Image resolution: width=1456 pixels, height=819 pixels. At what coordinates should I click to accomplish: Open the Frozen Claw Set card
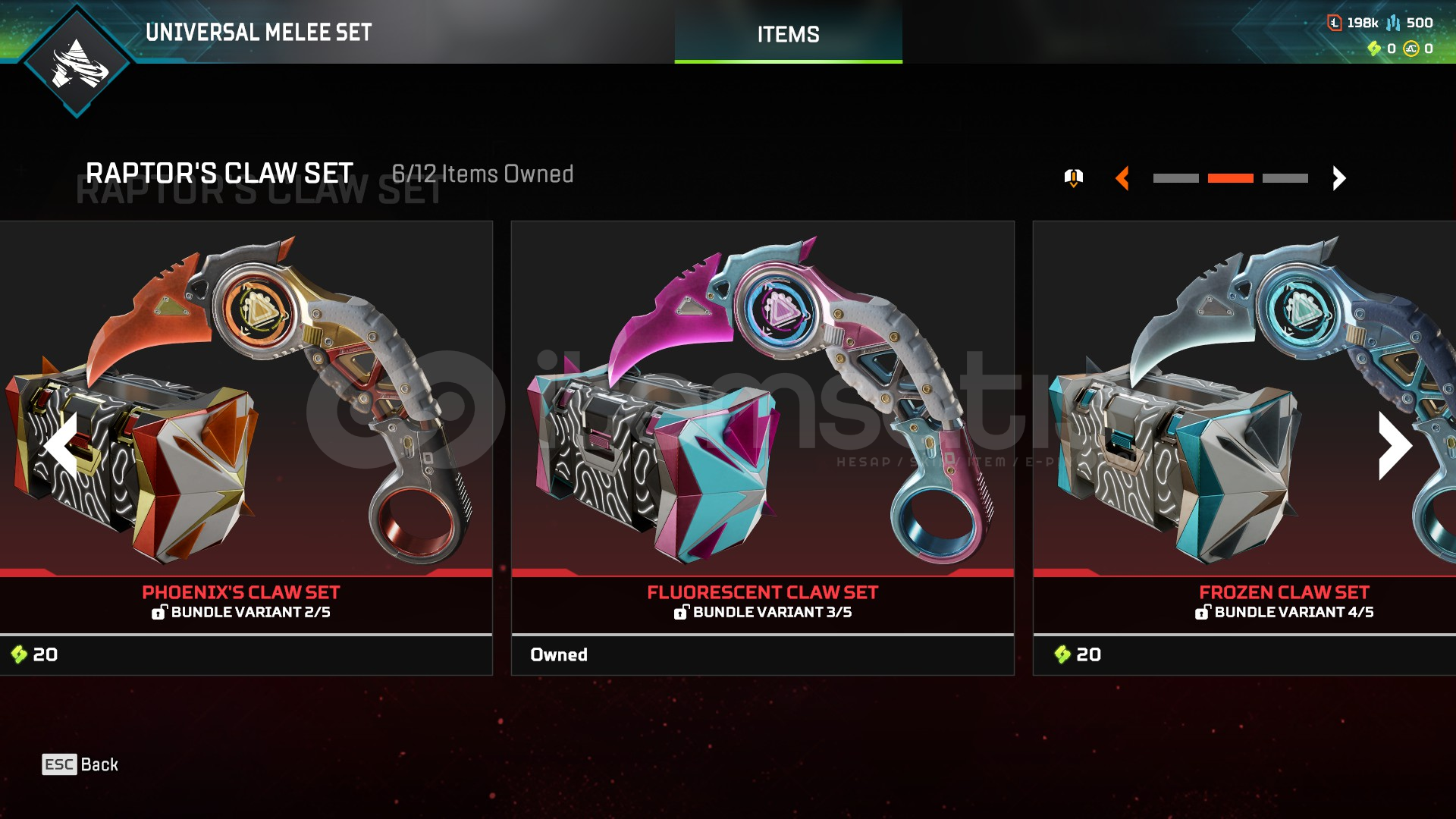(1244, 447)
